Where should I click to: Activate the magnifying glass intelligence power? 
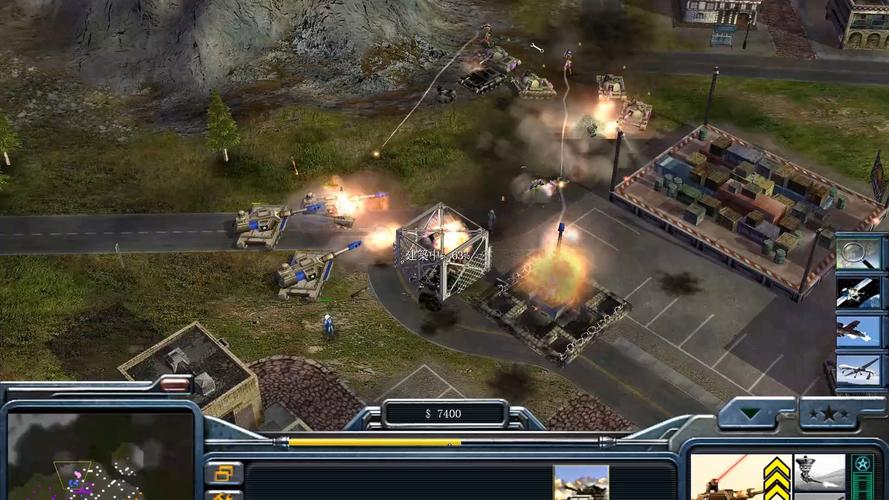coord(858,253)
